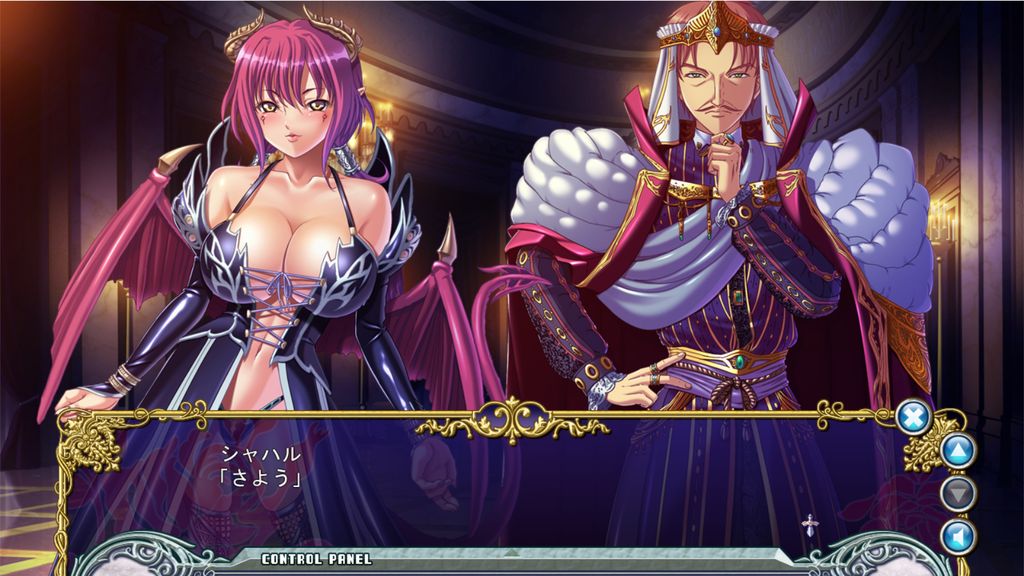Toggle the speaker voice button
This screenshot has width=1024, height=576.
click(957, 535)
